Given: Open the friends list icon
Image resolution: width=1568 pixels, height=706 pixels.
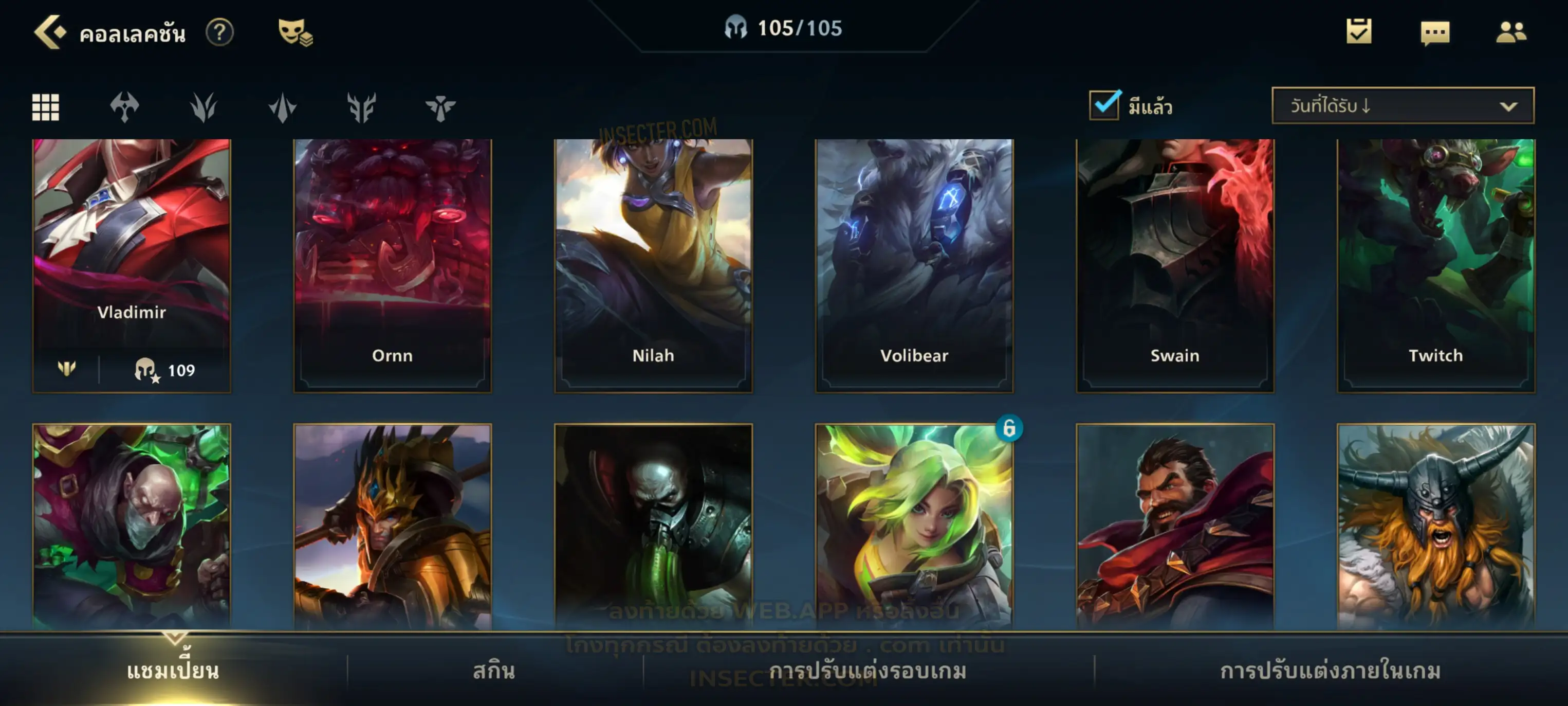Looking at the screenshot, I should 1510,32.
